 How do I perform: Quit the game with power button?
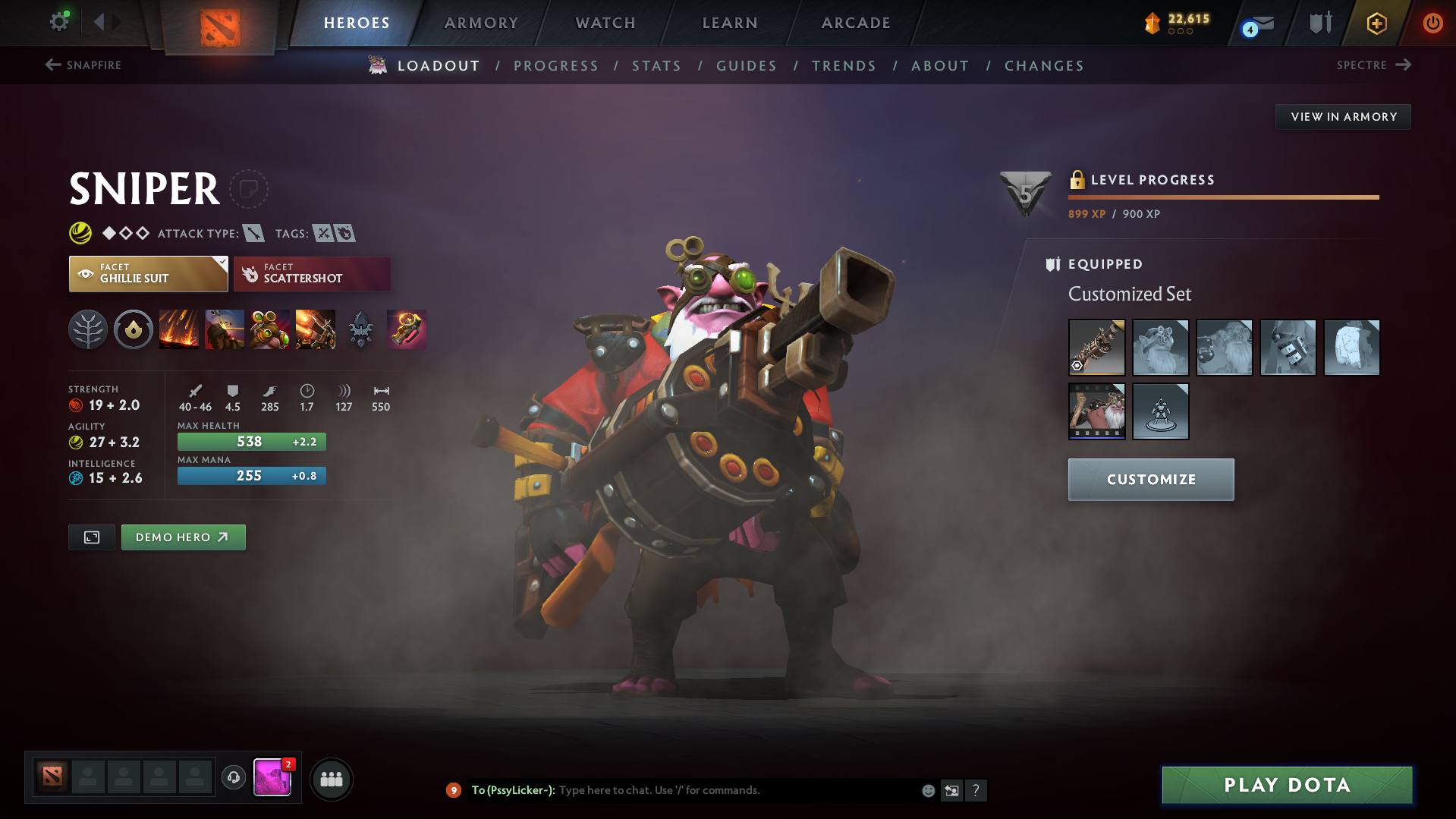click(x=1432, y=23)
